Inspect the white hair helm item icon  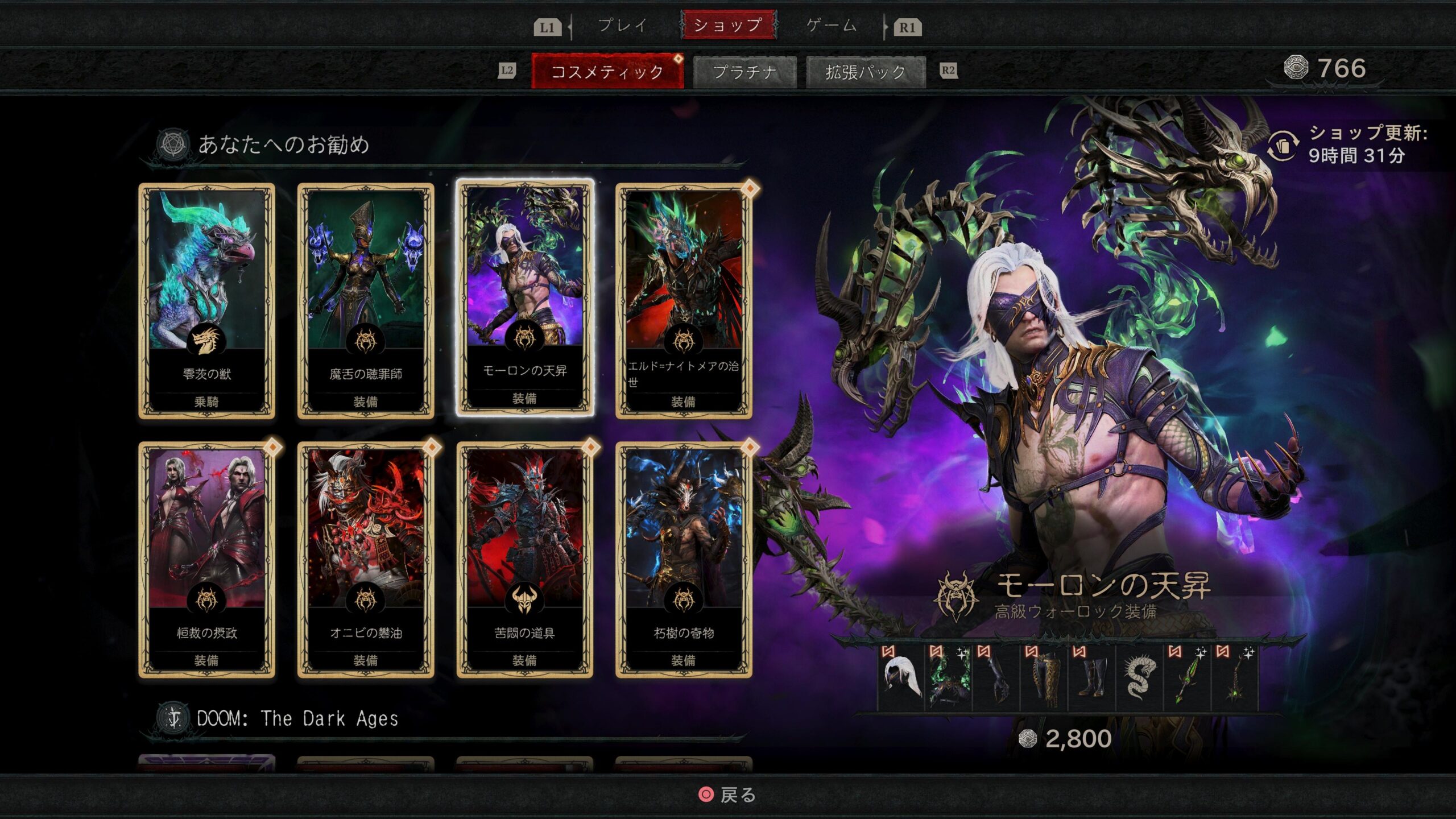(901, 678)
